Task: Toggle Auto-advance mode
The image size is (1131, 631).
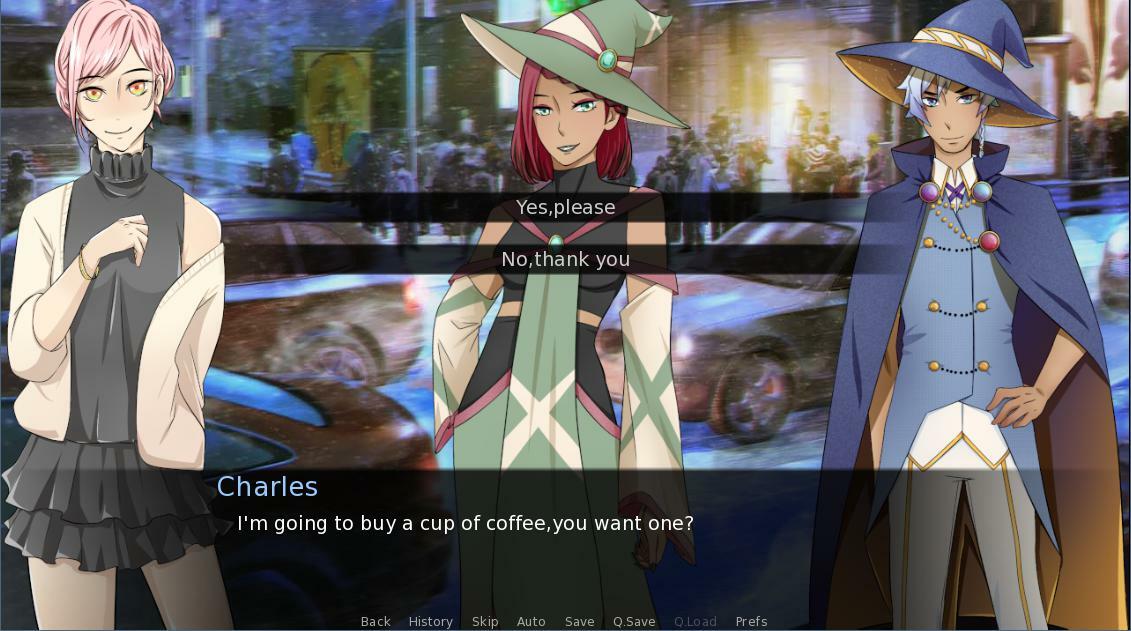Action: (531, 621)
